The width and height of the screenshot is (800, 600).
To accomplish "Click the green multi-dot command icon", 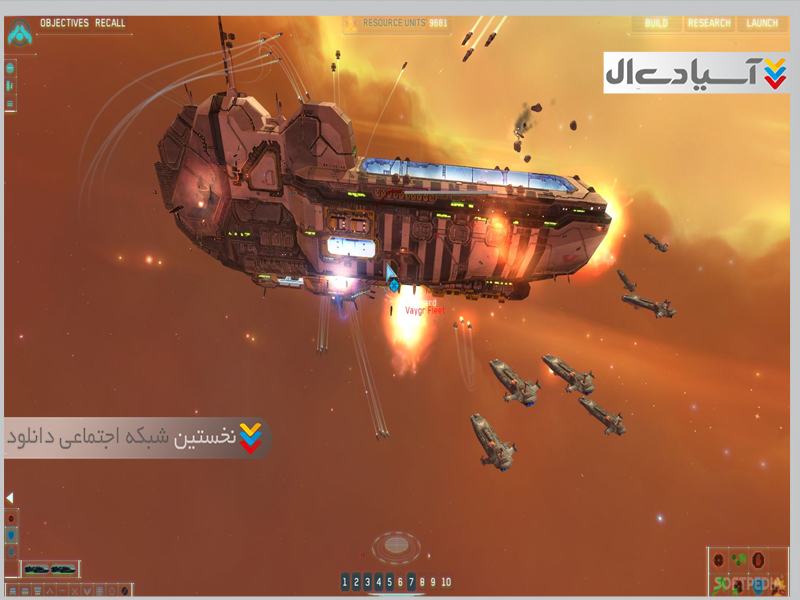I will point(738,560).
